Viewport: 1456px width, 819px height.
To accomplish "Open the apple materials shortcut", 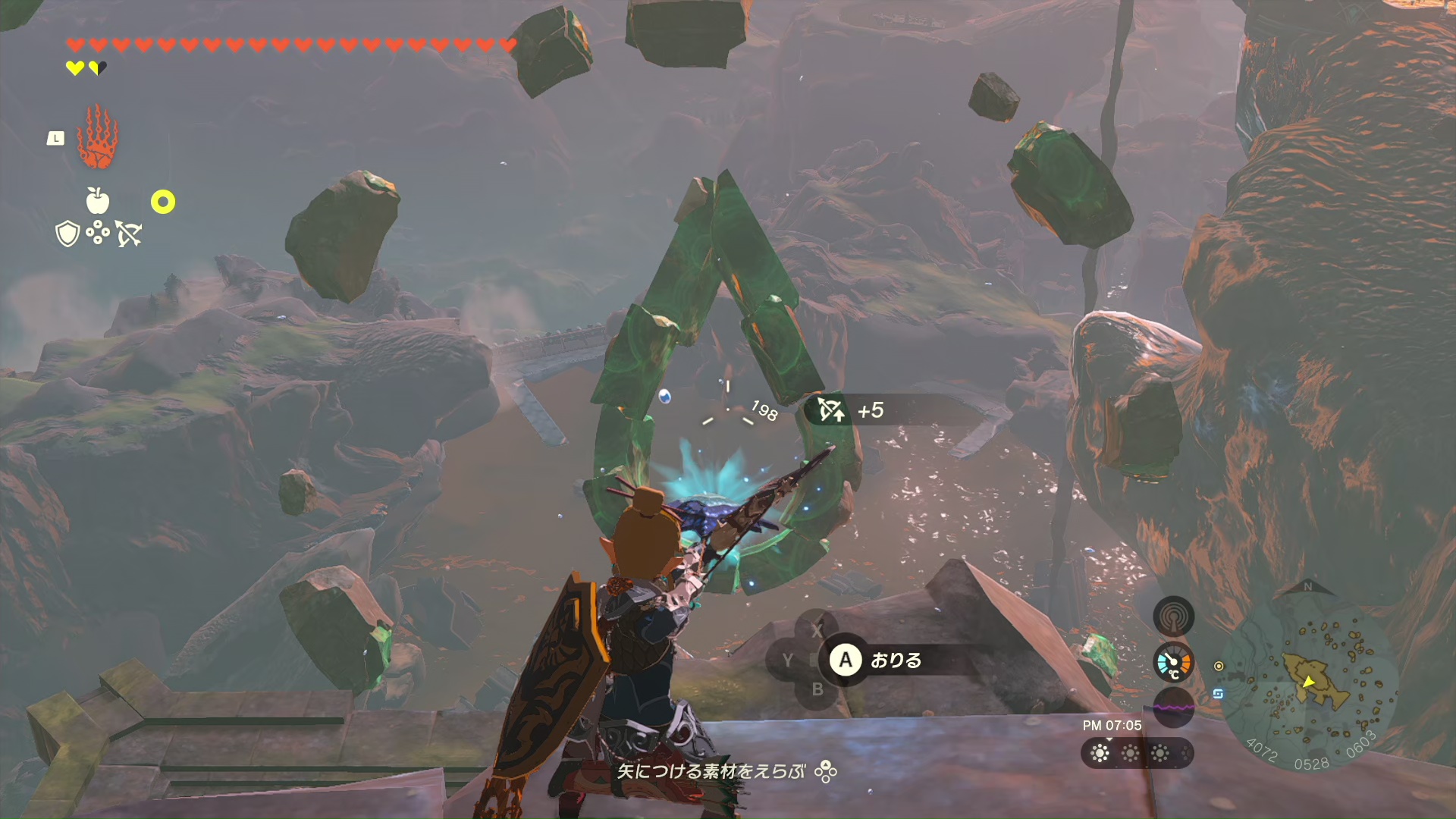I will (98, 201).
